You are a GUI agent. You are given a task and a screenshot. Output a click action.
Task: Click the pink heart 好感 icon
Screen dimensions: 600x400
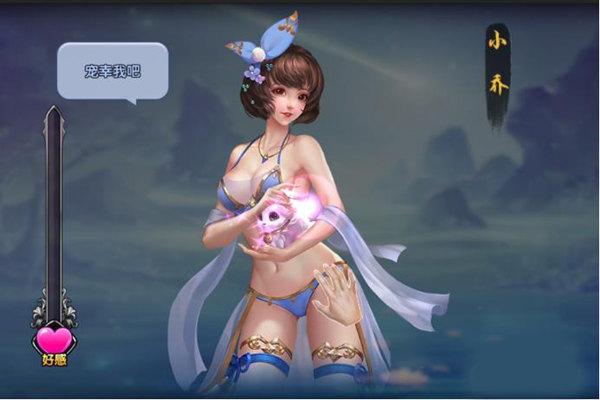pyautogui.click(x=53, y=340)
